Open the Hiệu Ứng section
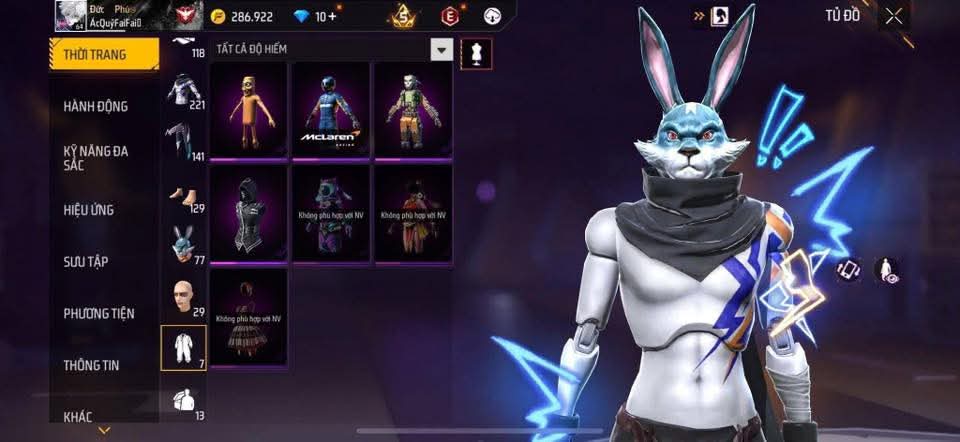960x442 pixels. (89, 210)
